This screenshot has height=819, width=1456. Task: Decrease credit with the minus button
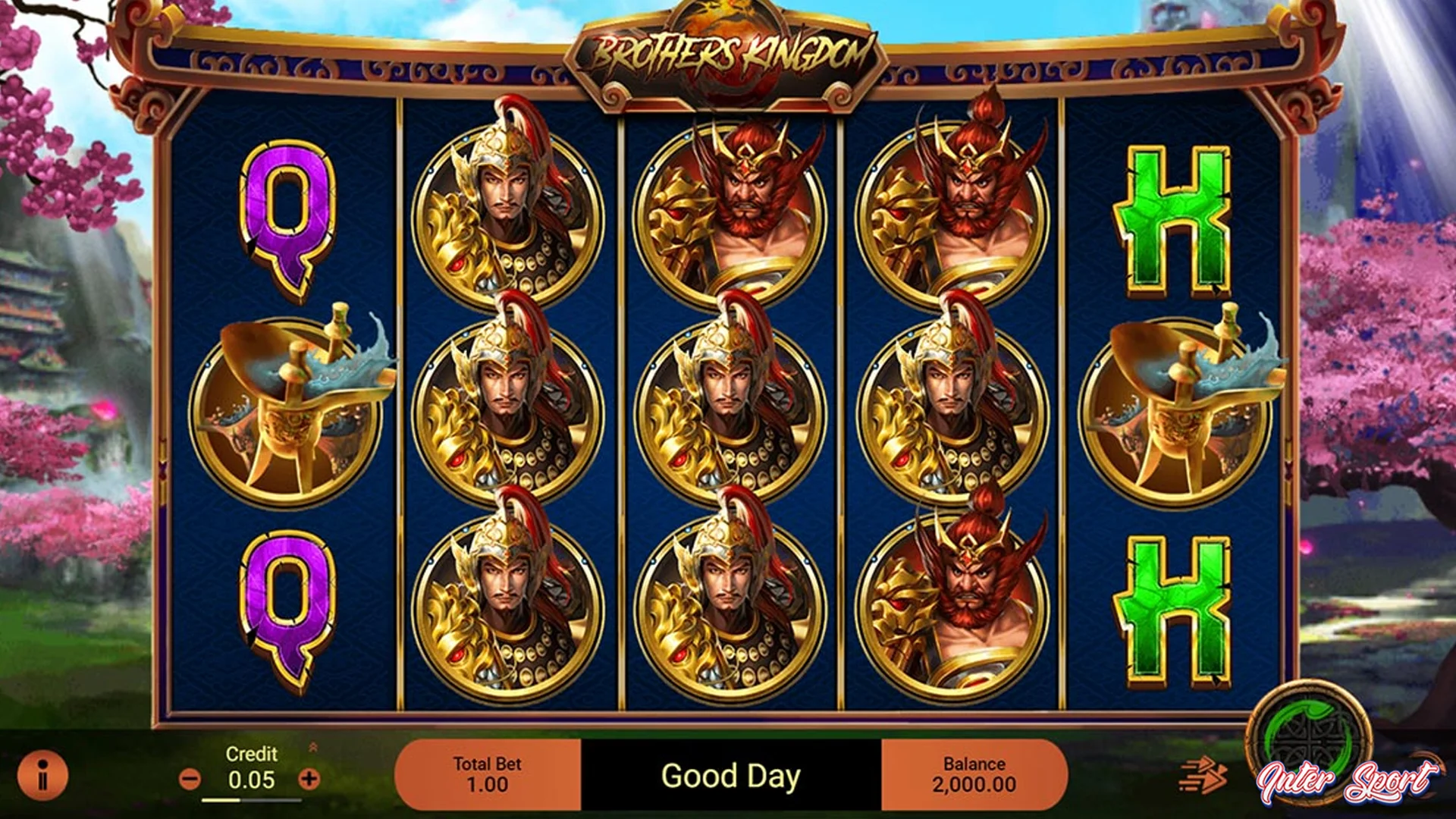pos(190,778)
